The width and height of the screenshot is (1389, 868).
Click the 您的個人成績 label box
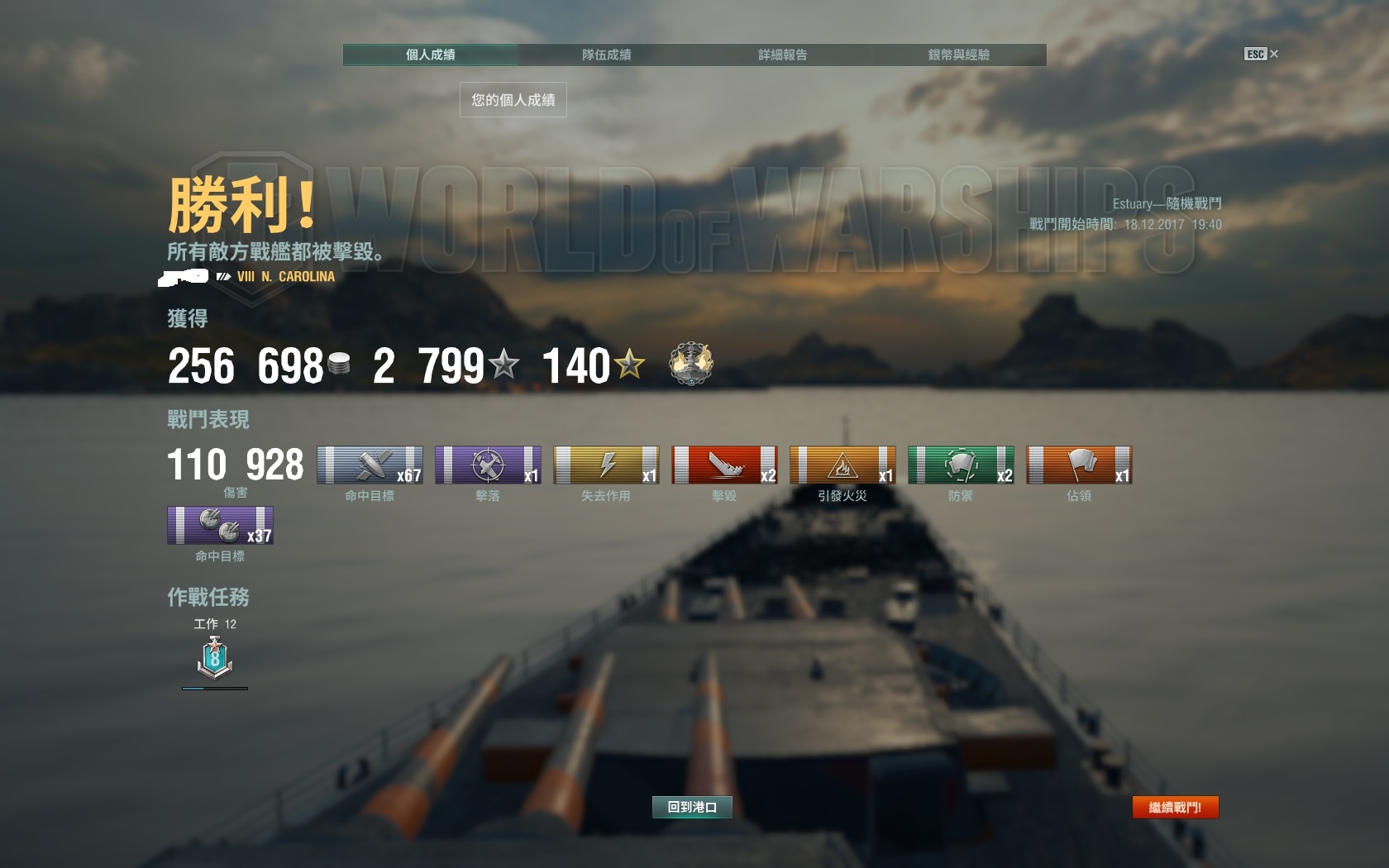(513, 100)
